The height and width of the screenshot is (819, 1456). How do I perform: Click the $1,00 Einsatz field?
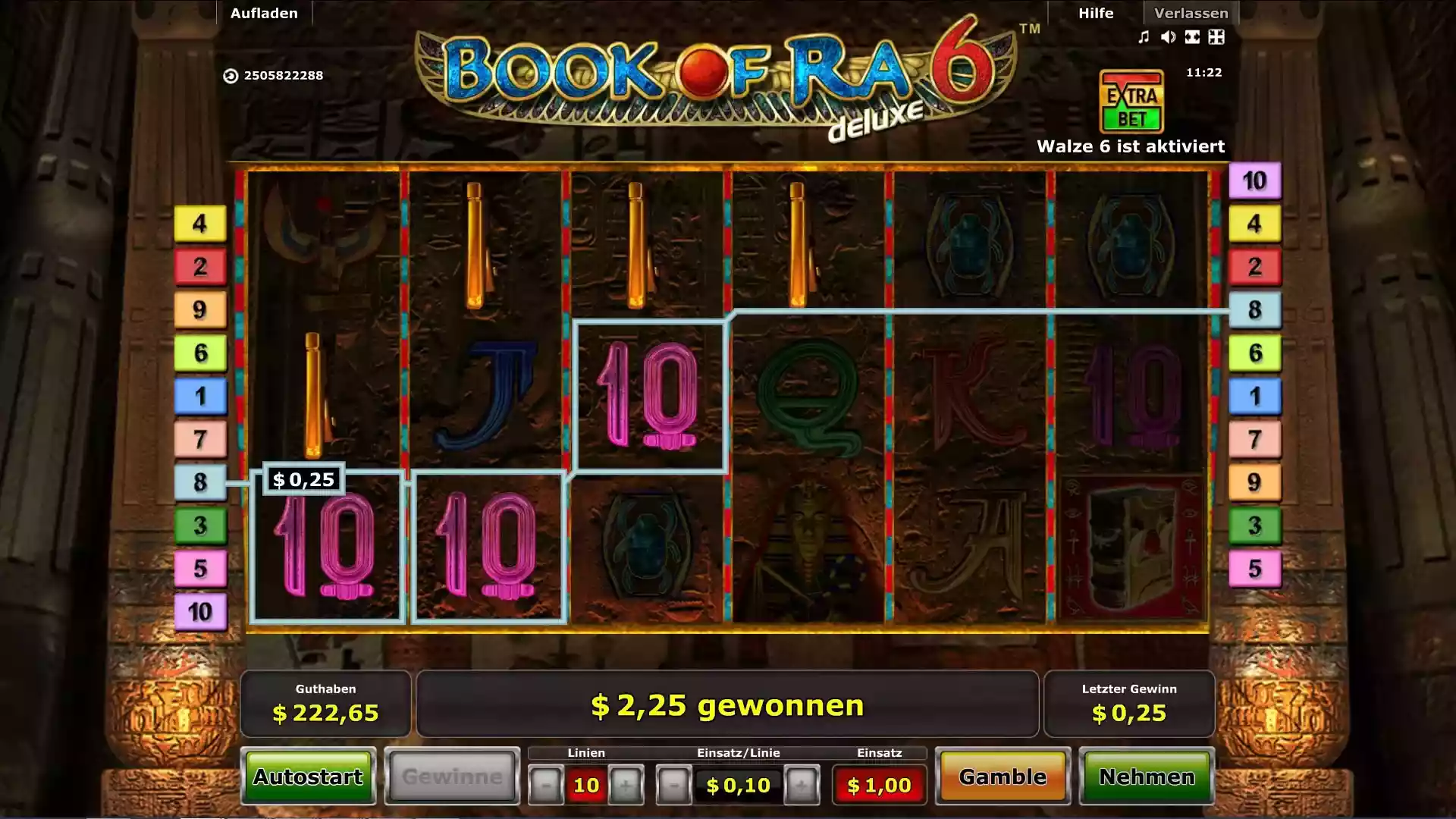pos(880,785)
